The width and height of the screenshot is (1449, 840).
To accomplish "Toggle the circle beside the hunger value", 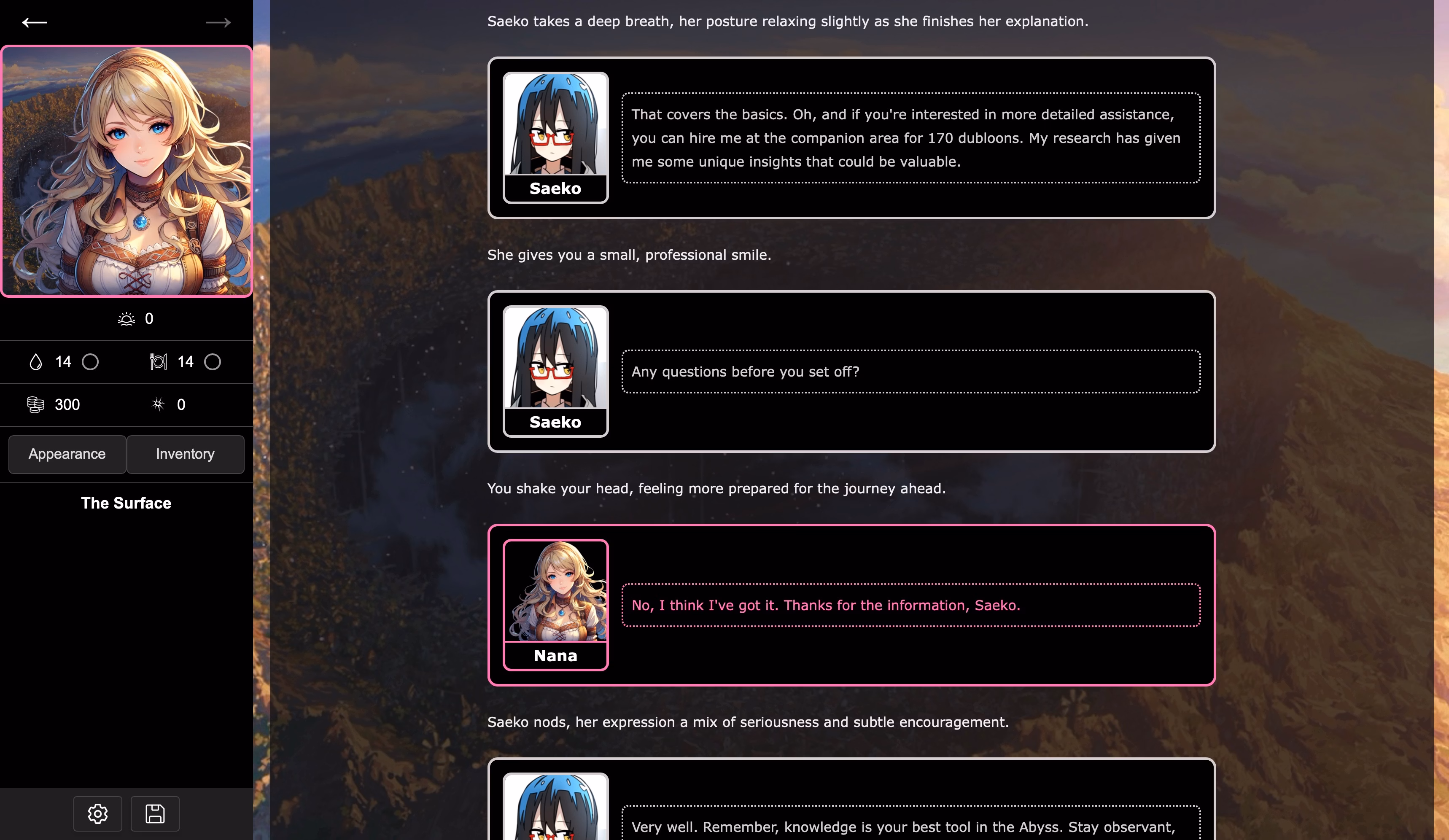I will 213,362.
